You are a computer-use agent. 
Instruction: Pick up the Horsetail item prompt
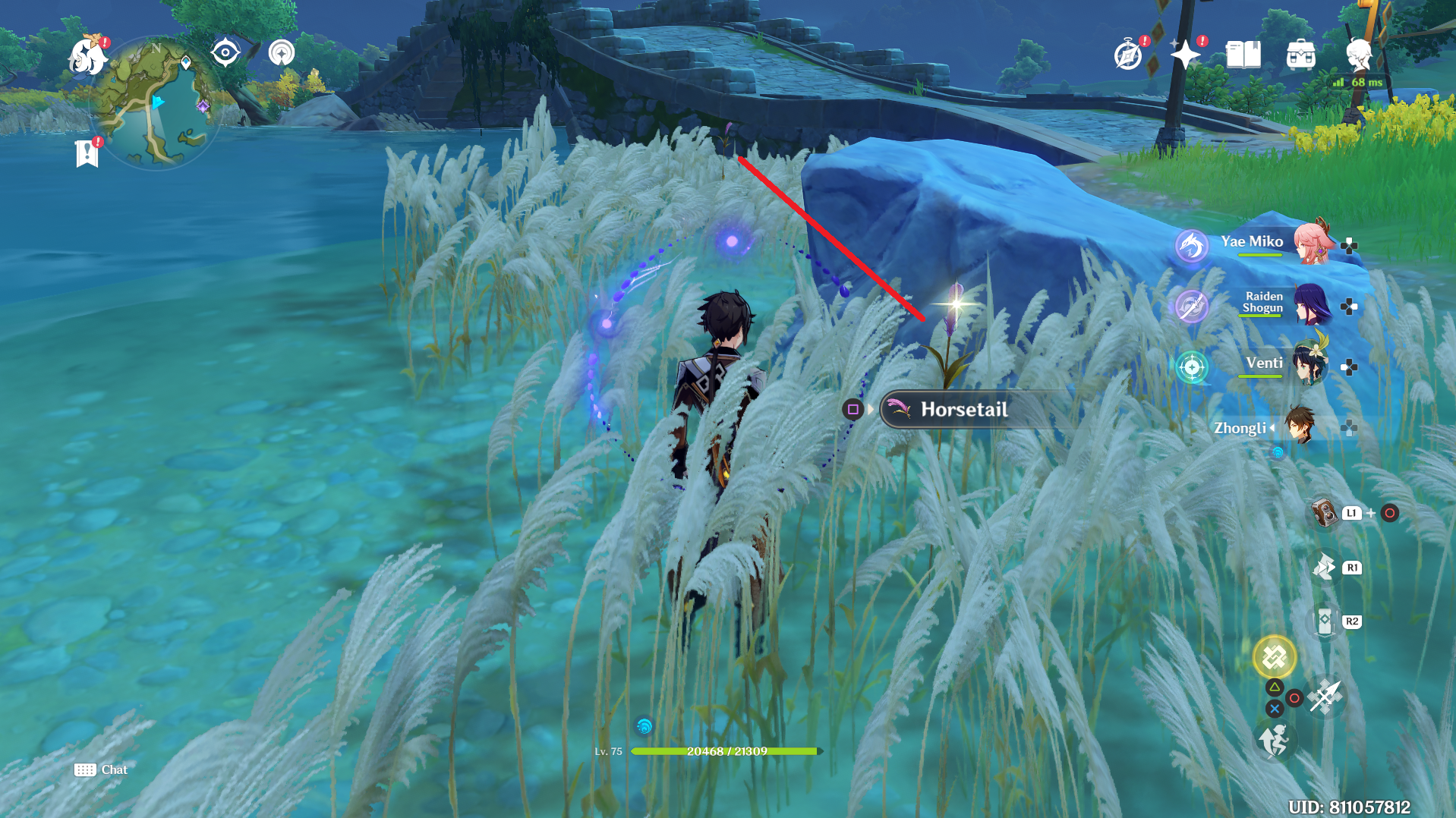coord(964,410)
